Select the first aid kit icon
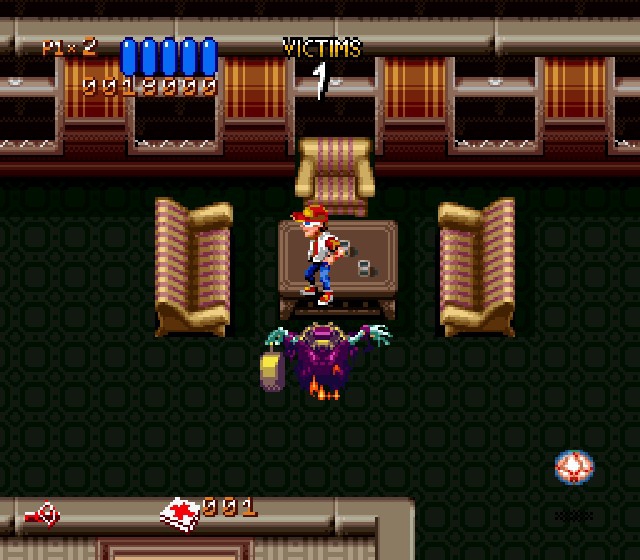This screenshot has height=560, width=640. (x=180, y=513)
